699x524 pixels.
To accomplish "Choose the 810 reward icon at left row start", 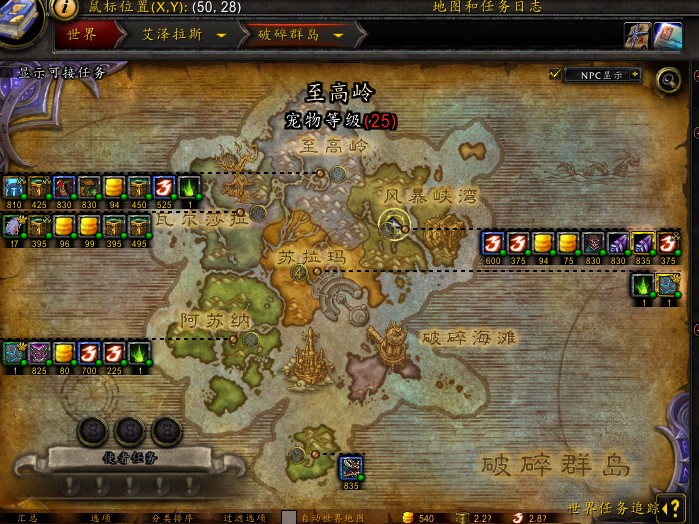I will click(13, 187).
